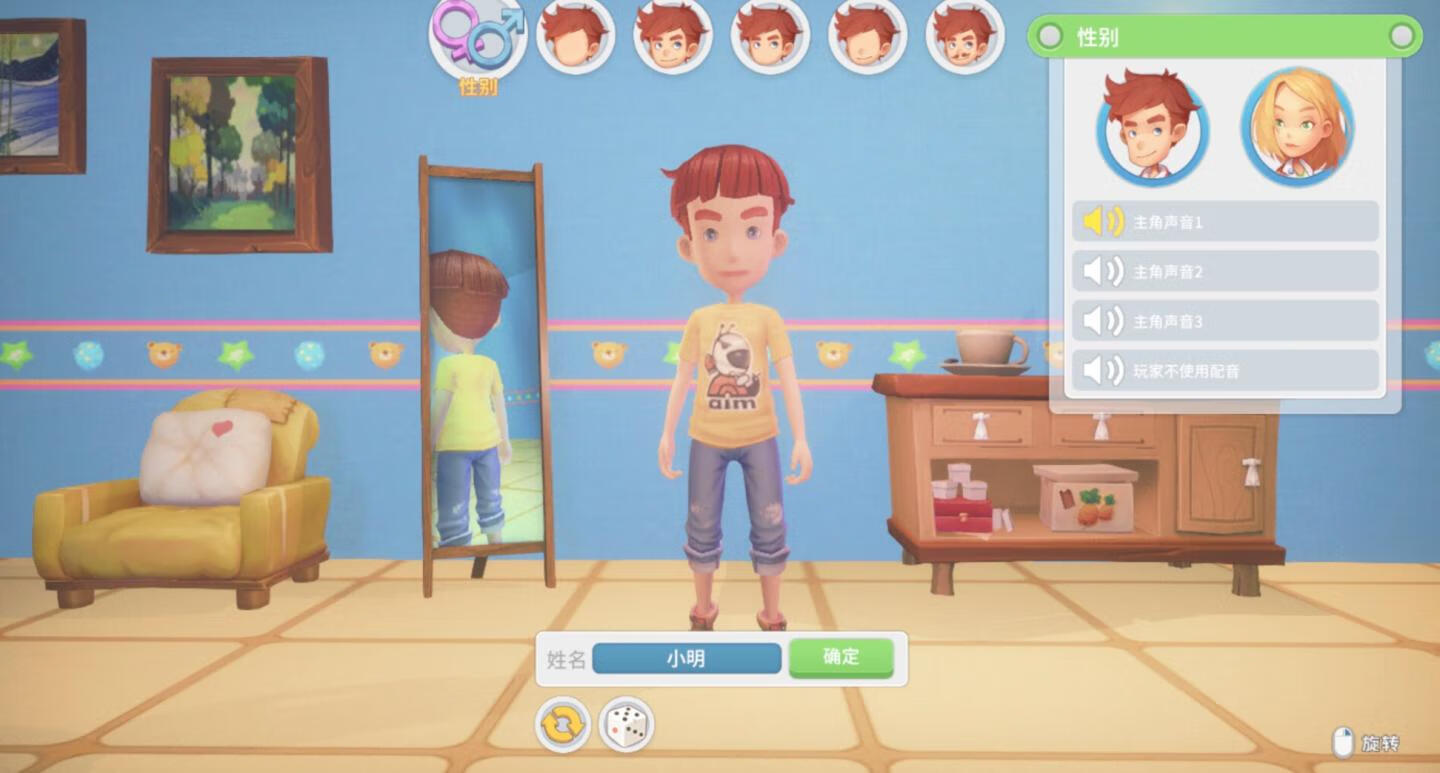This screenshot has height=773, width=1440.
Task: Select voice option 主角声音3
Action: [x=1225, y=321]
